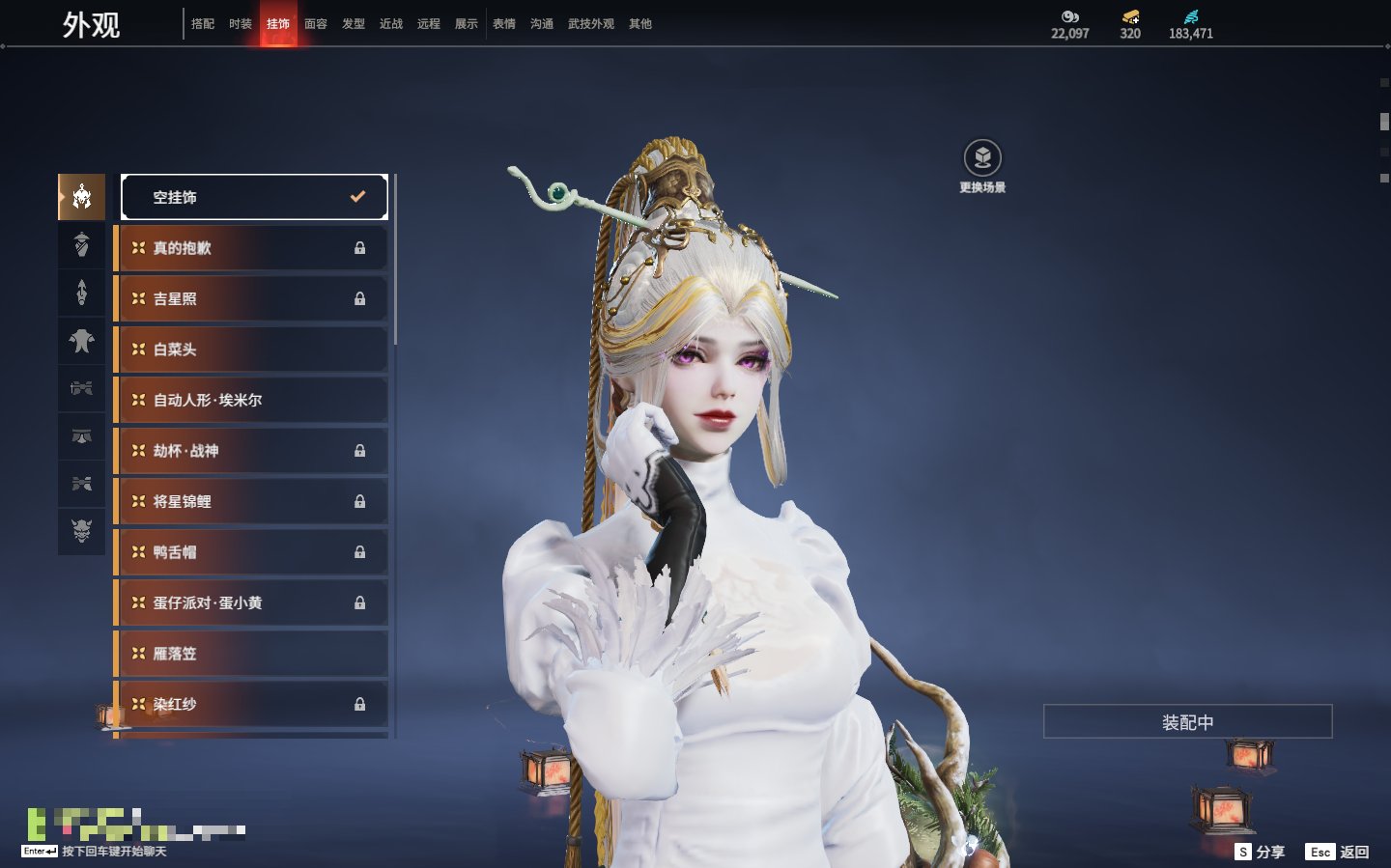Screen dimensions: 1391x868
Task: Select the highlighted head accessory category icon
Action: [82, 197]
